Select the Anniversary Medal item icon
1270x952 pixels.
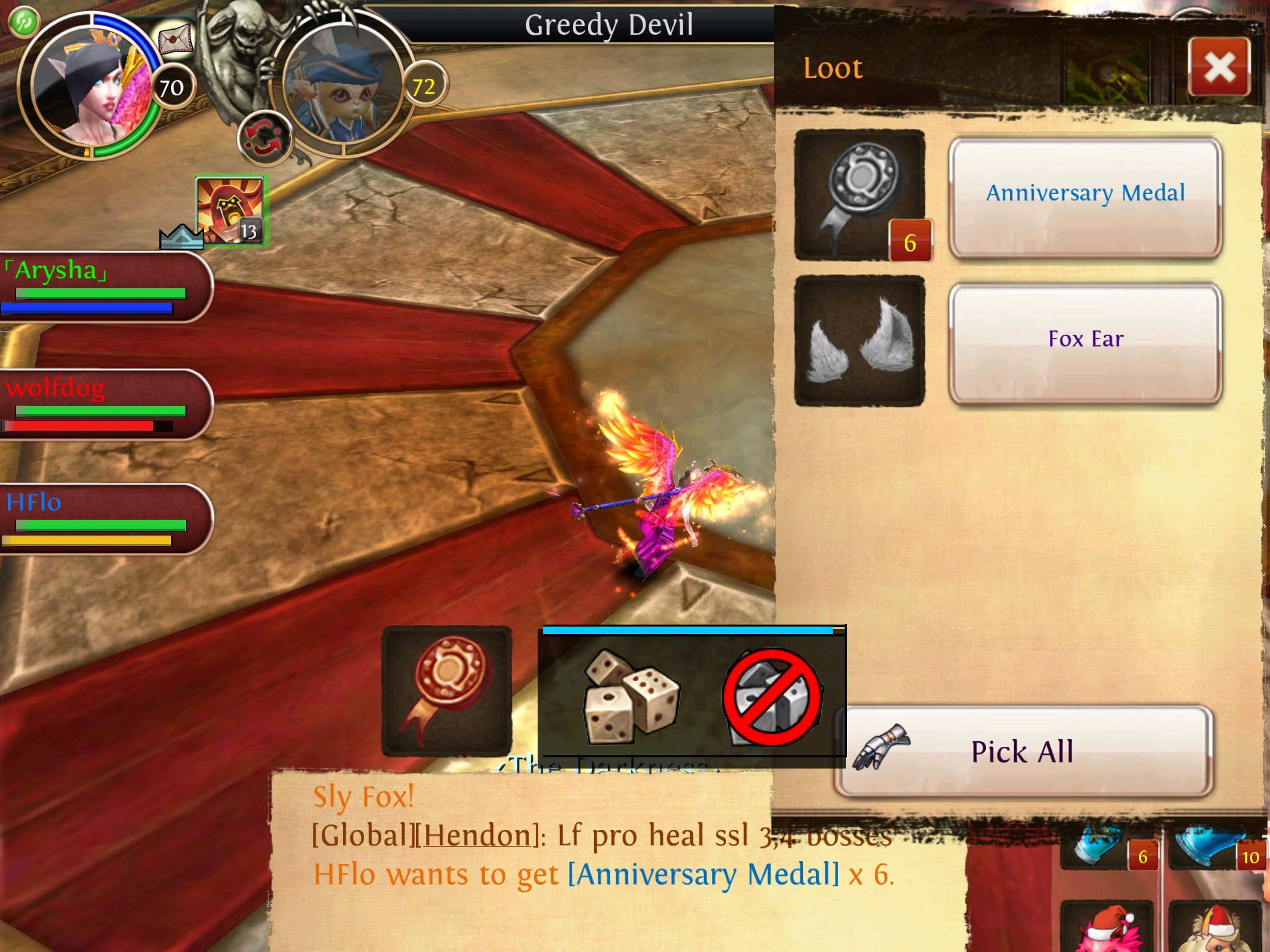859,195
